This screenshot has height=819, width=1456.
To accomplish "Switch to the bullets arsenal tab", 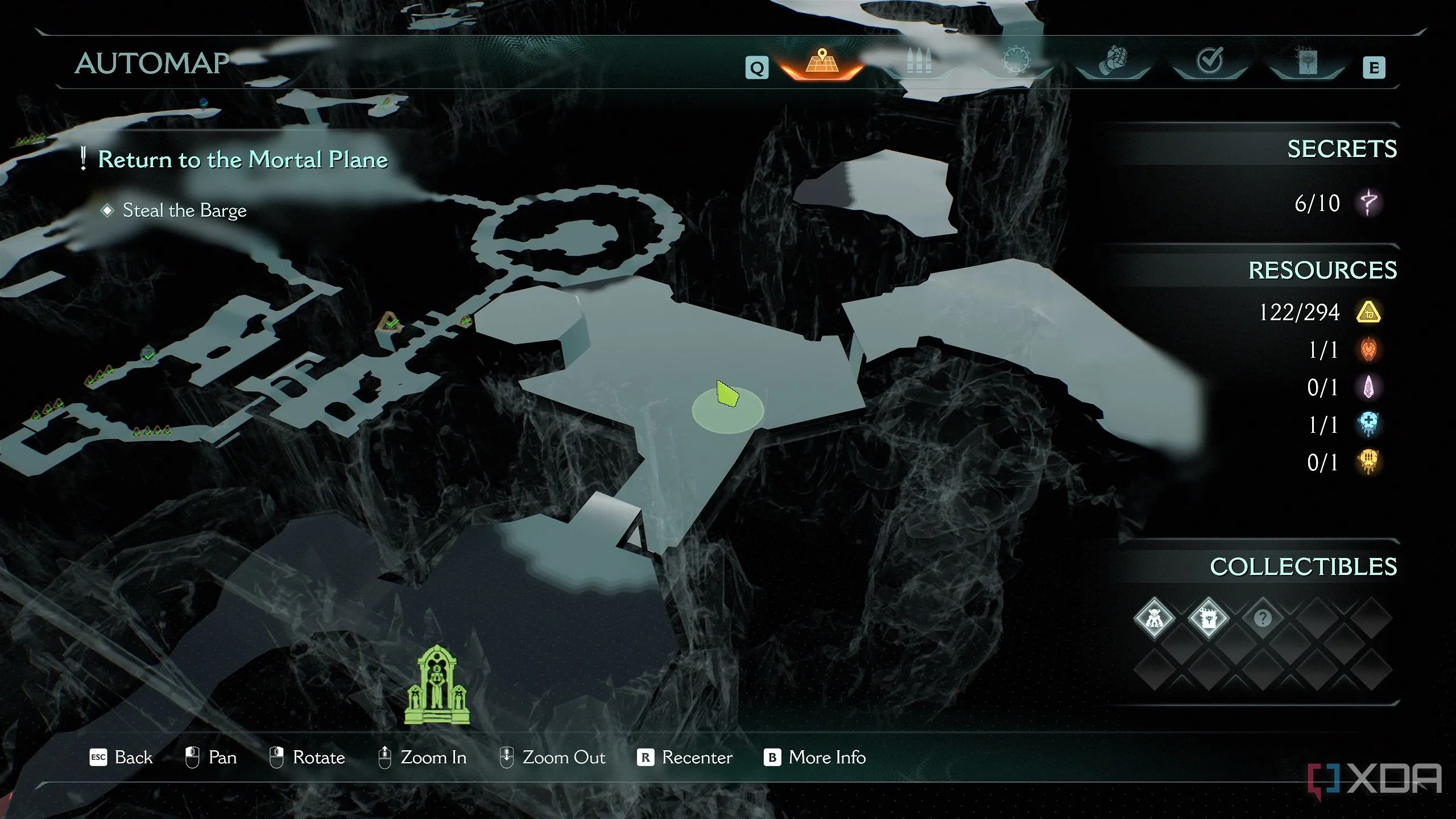I will (918, 63).
